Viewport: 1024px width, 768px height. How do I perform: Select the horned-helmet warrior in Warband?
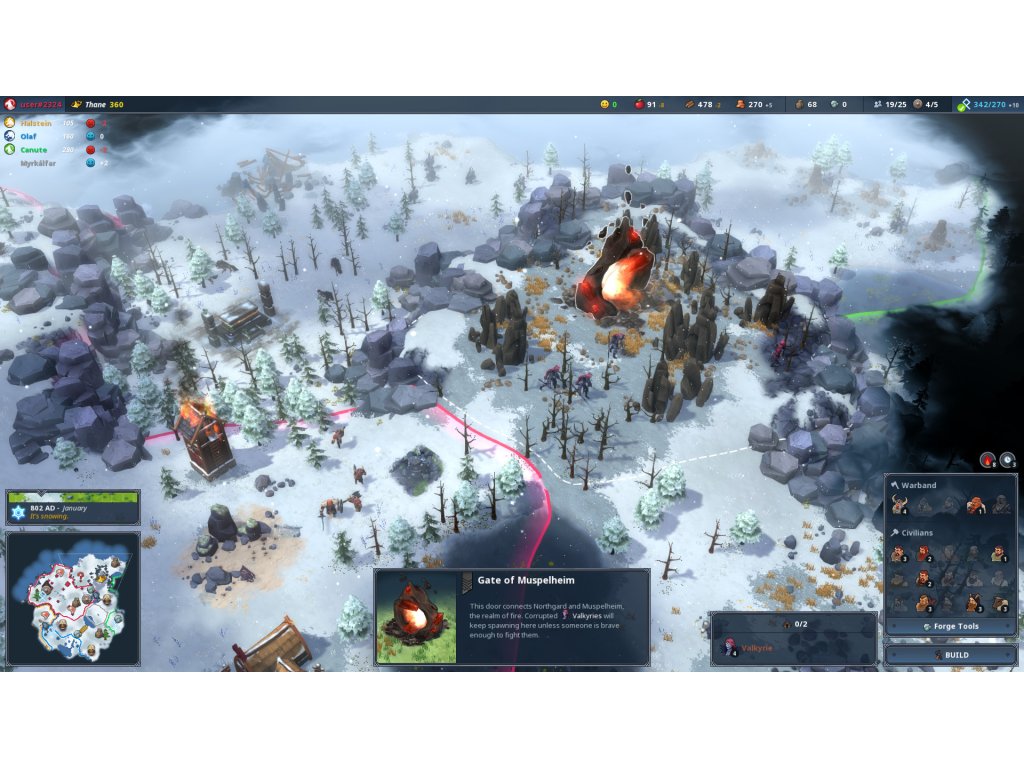(899, 505)
